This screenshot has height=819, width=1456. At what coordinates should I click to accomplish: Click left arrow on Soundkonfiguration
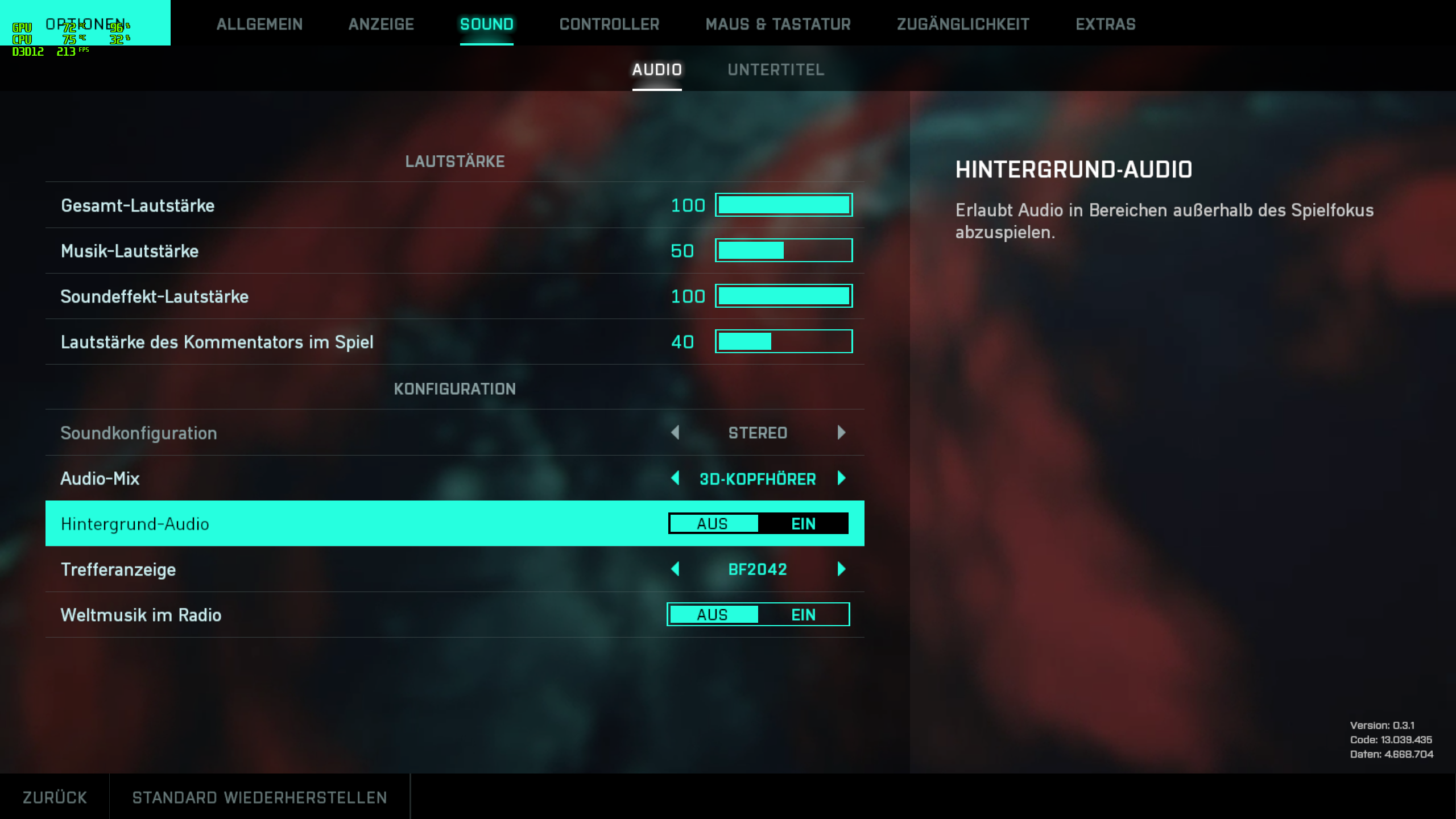point(676,433)
